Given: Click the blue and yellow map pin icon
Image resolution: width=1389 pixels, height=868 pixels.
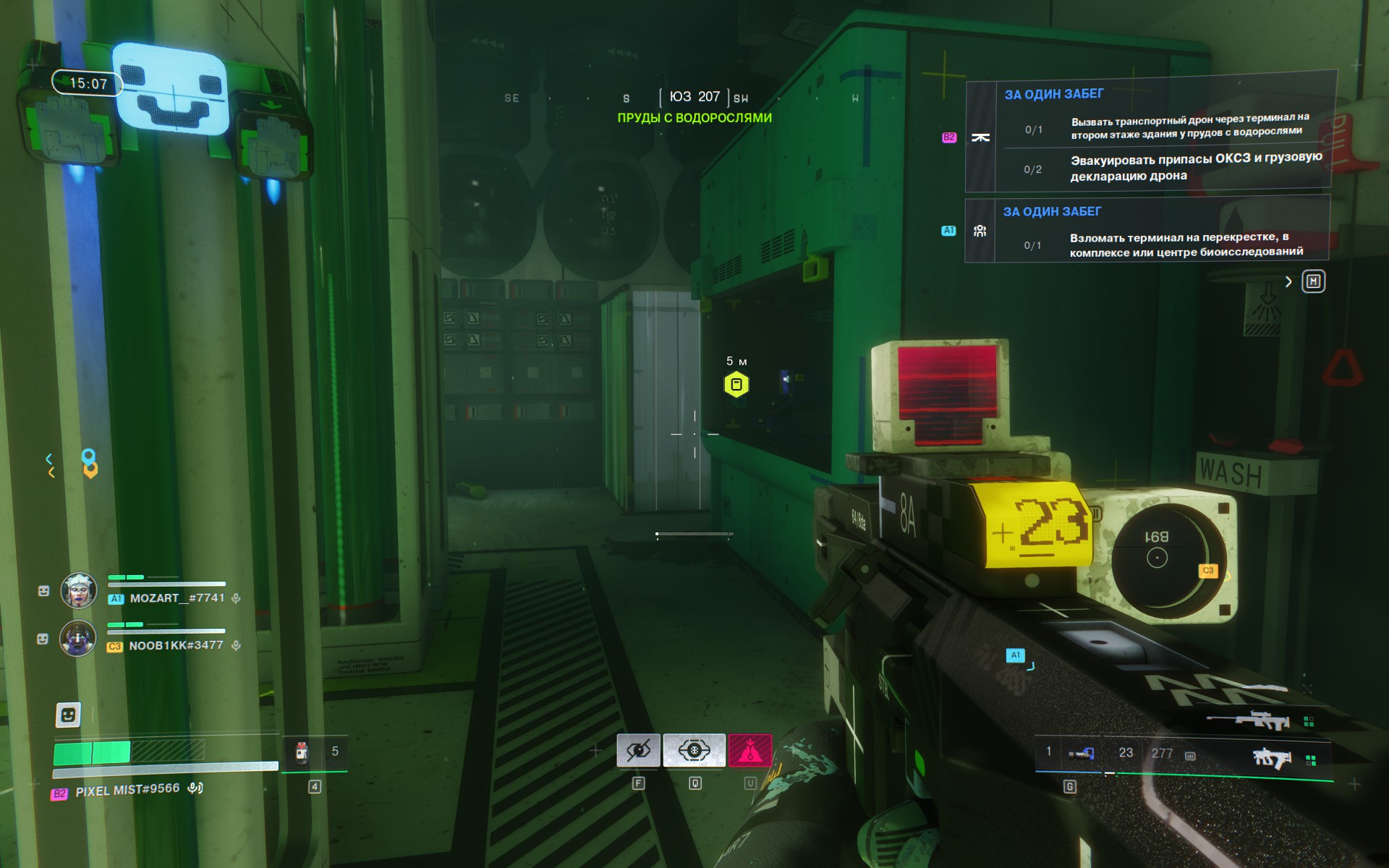Looking at the screenshot, I should 89,464.
